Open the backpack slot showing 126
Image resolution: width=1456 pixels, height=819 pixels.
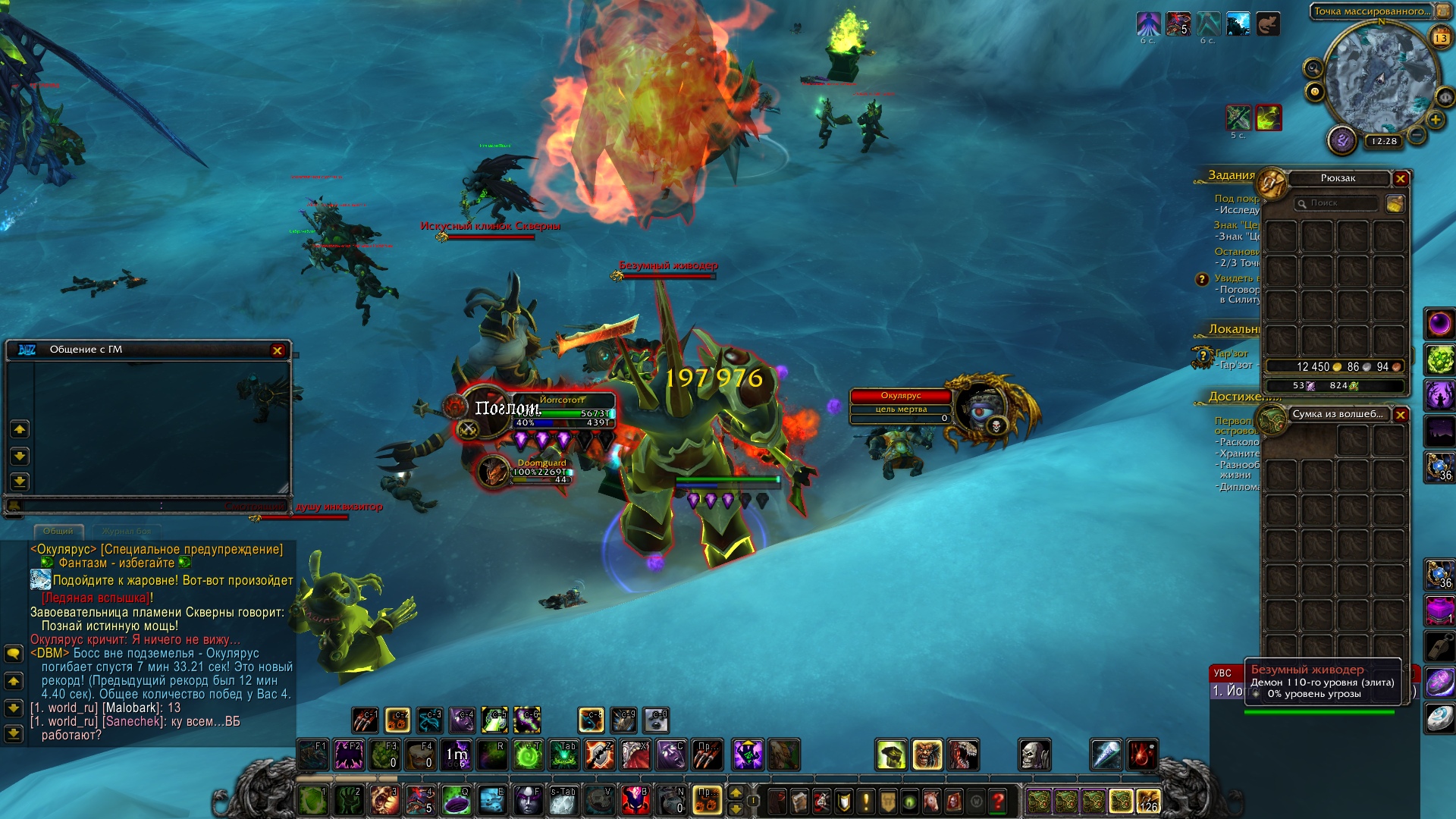1148,801
